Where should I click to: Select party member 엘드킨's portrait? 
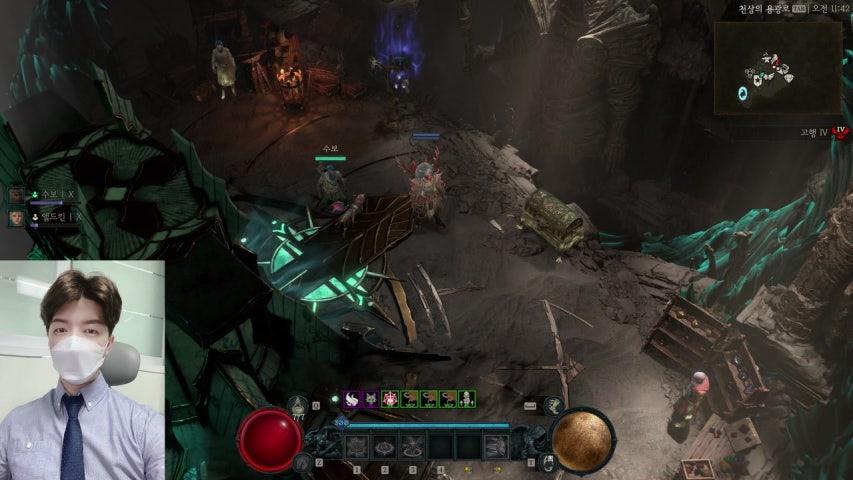[x=17, y=217]
